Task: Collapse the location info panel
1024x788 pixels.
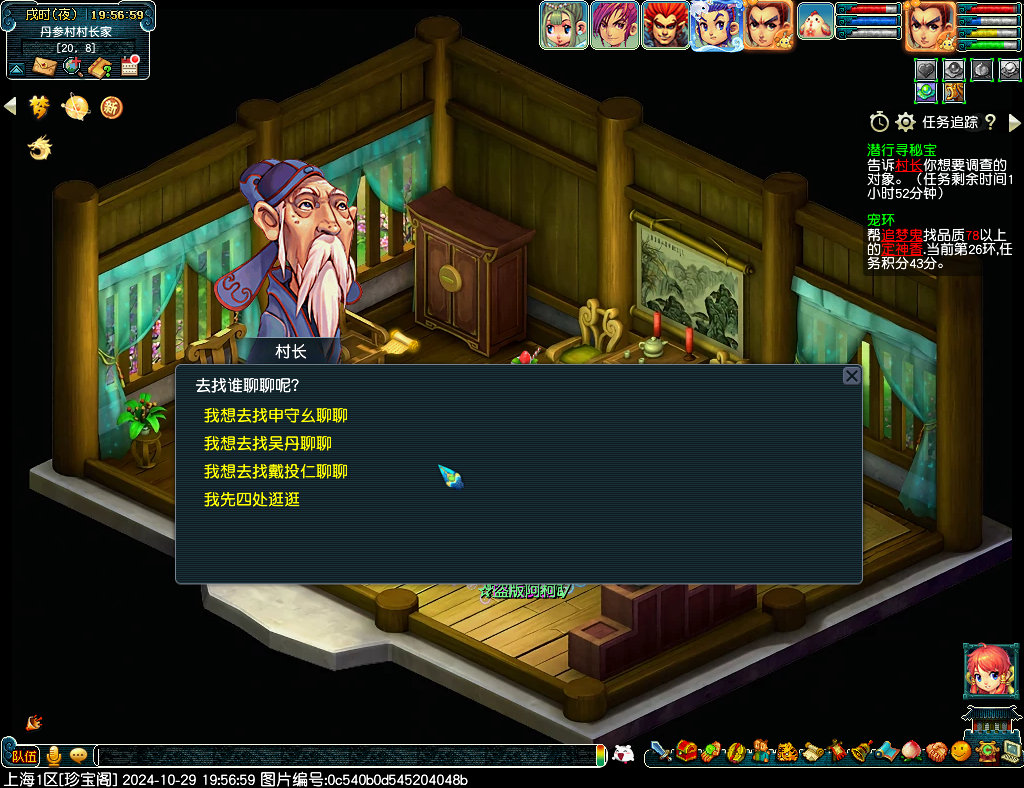Action: (x=16, y=69)
